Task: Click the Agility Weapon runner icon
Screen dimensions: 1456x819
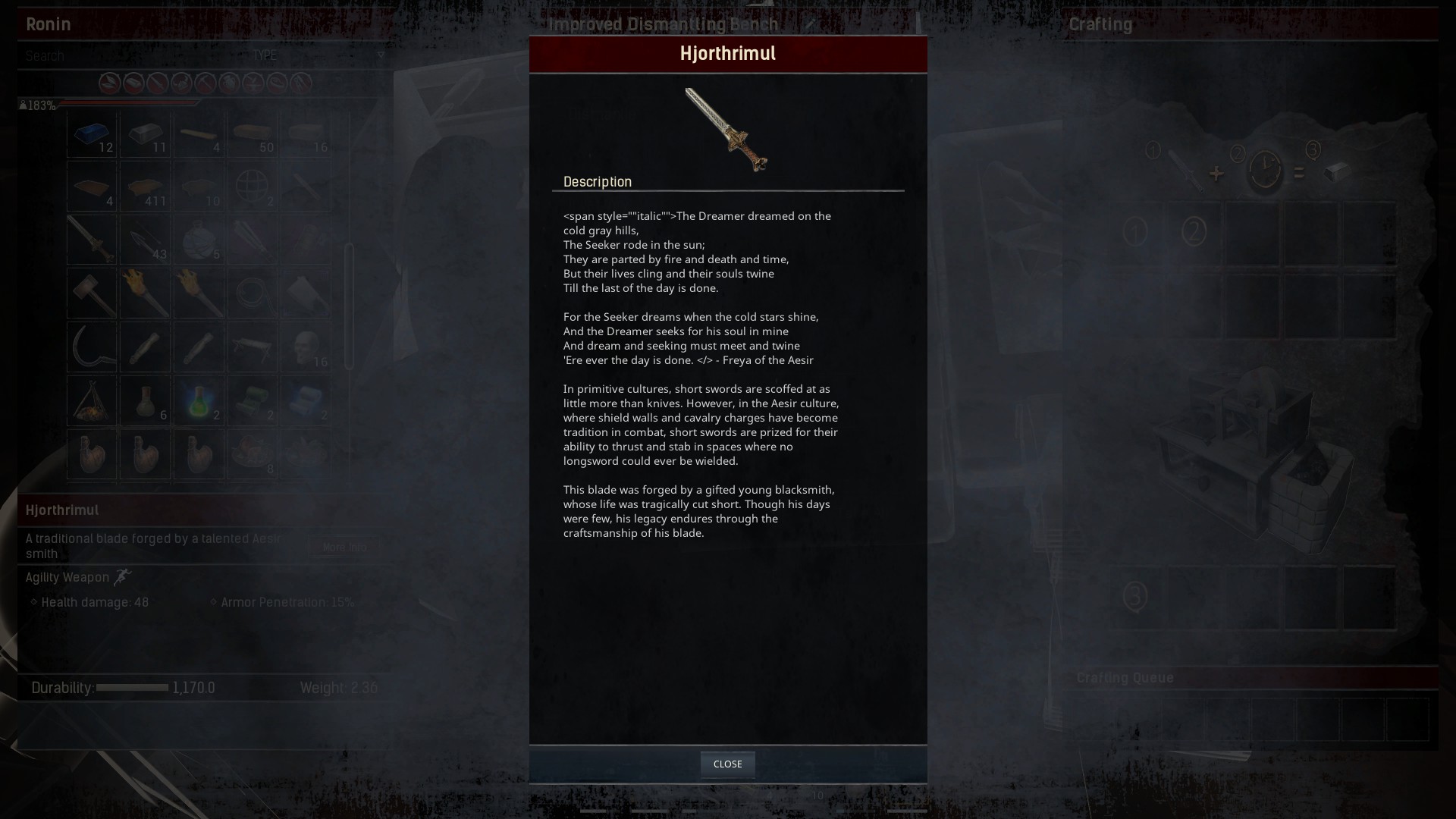Action: tap(122, 577)
